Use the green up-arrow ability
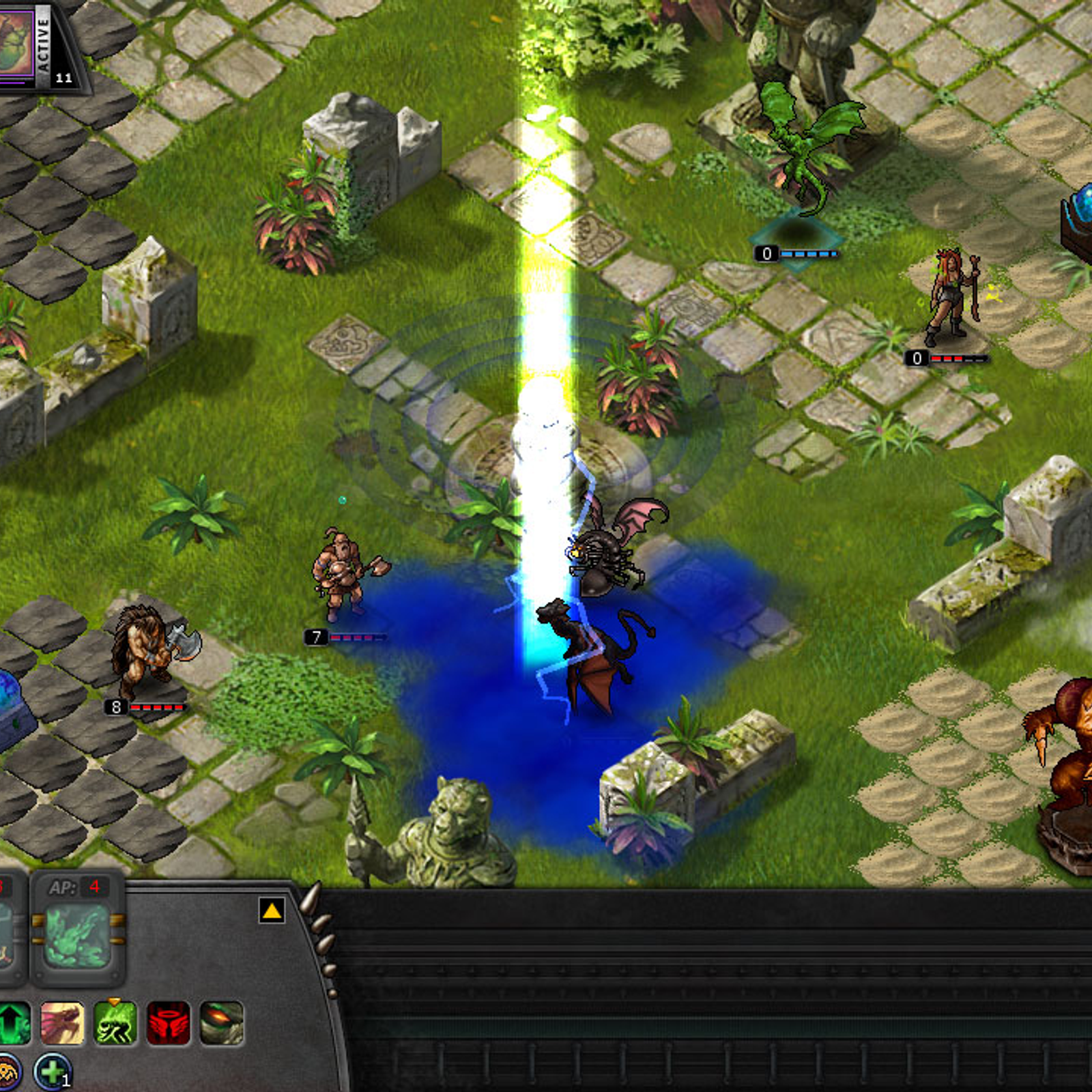 [x=14, y=1023]
